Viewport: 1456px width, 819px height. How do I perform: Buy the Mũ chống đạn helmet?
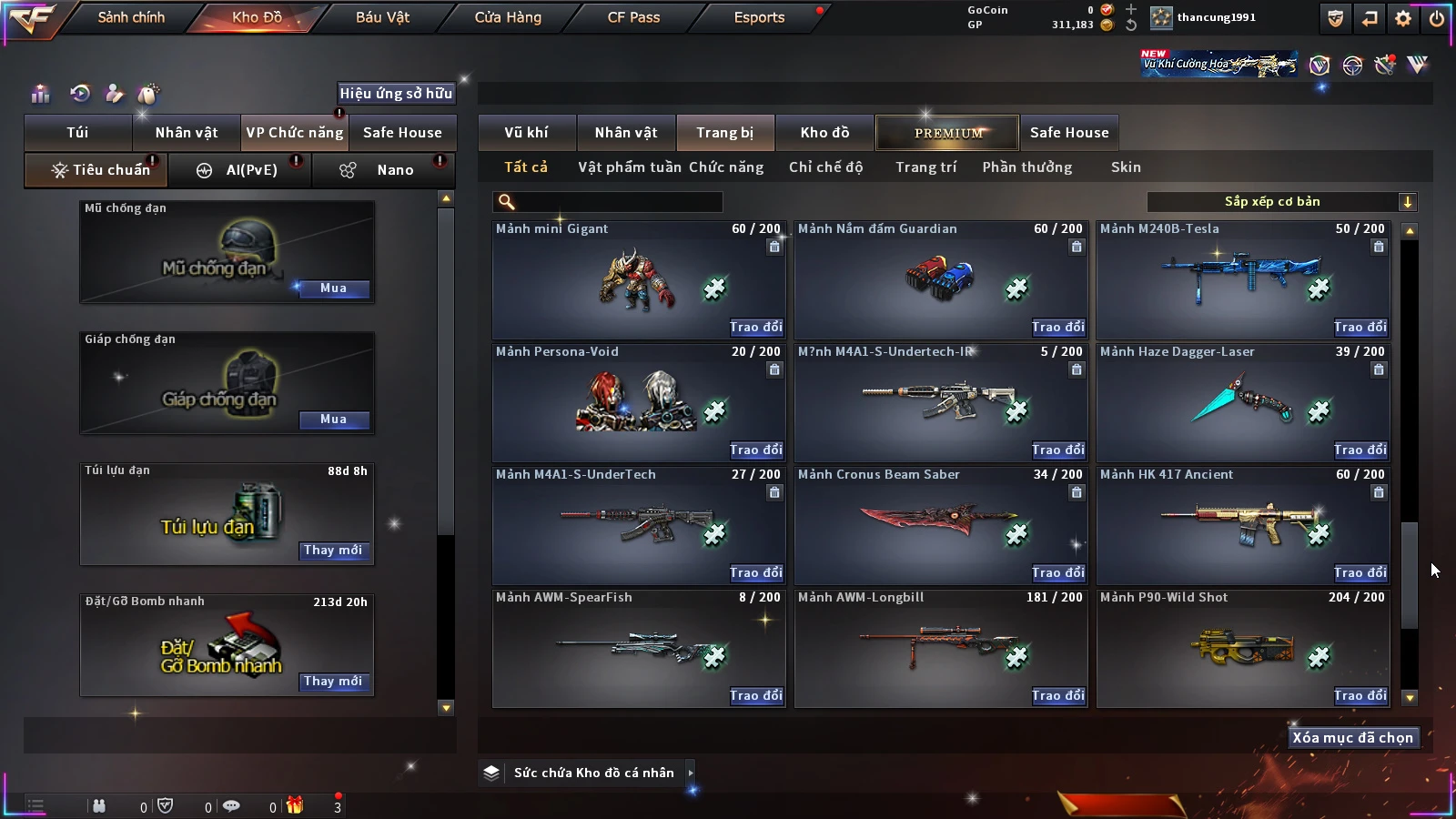tap(333, 288)
